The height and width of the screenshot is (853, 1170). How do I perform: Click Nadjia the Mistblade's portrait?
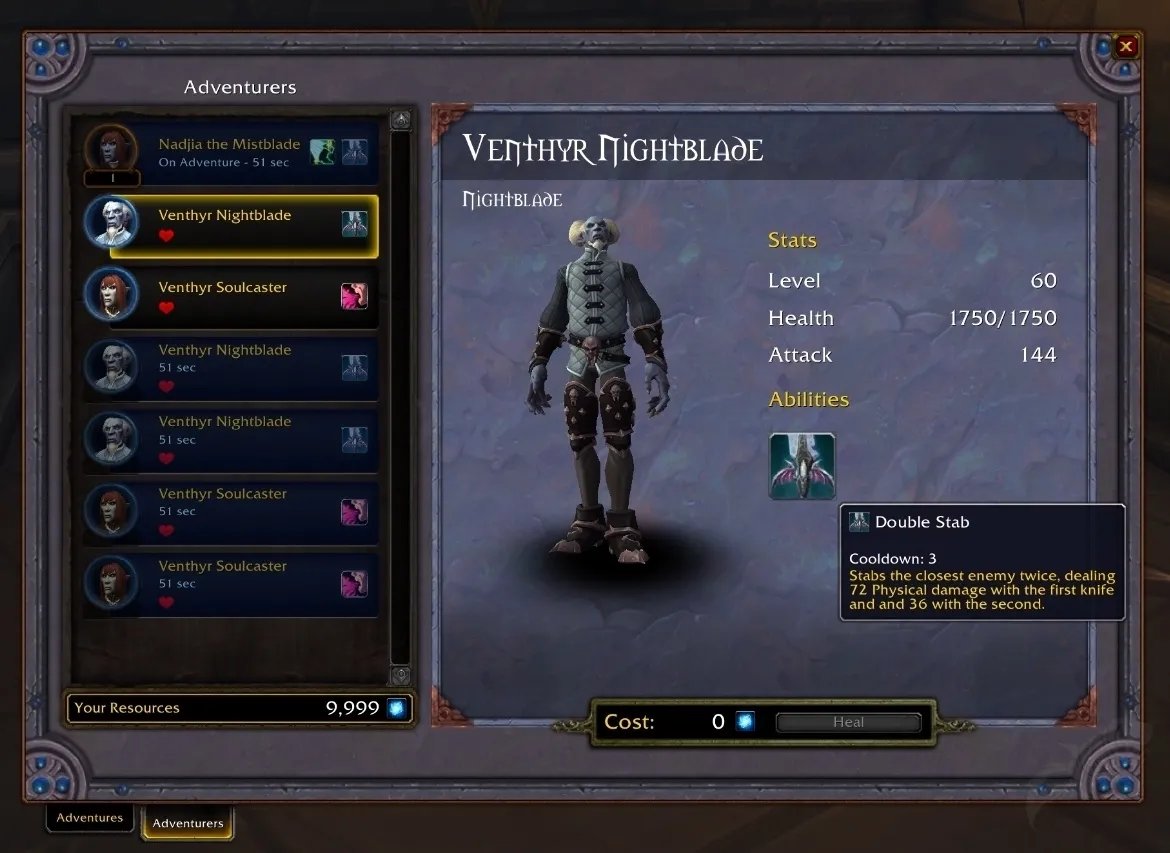click(109, 149)
